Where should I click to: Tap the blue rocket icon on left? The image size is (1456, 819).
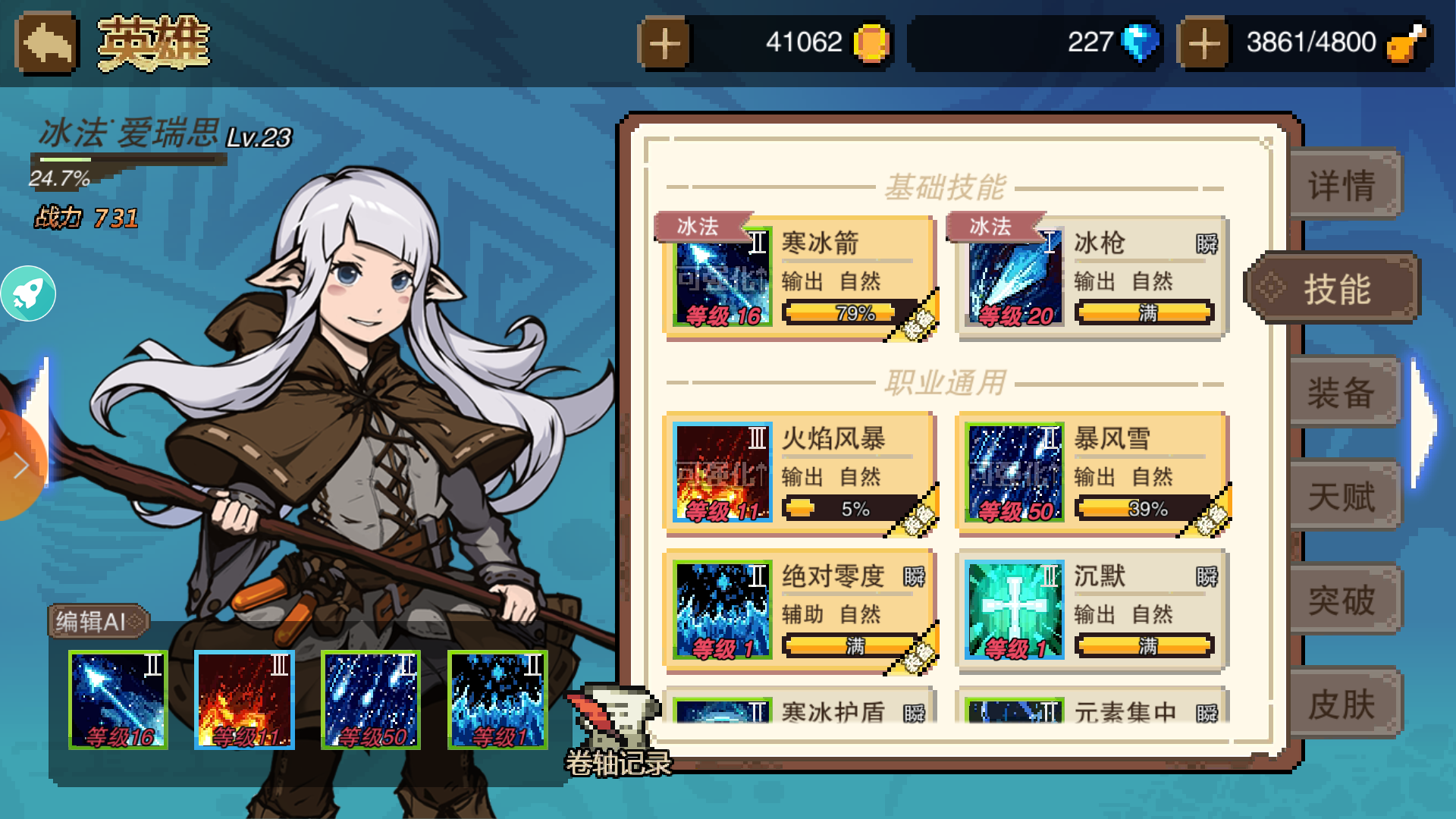[29, 292]
